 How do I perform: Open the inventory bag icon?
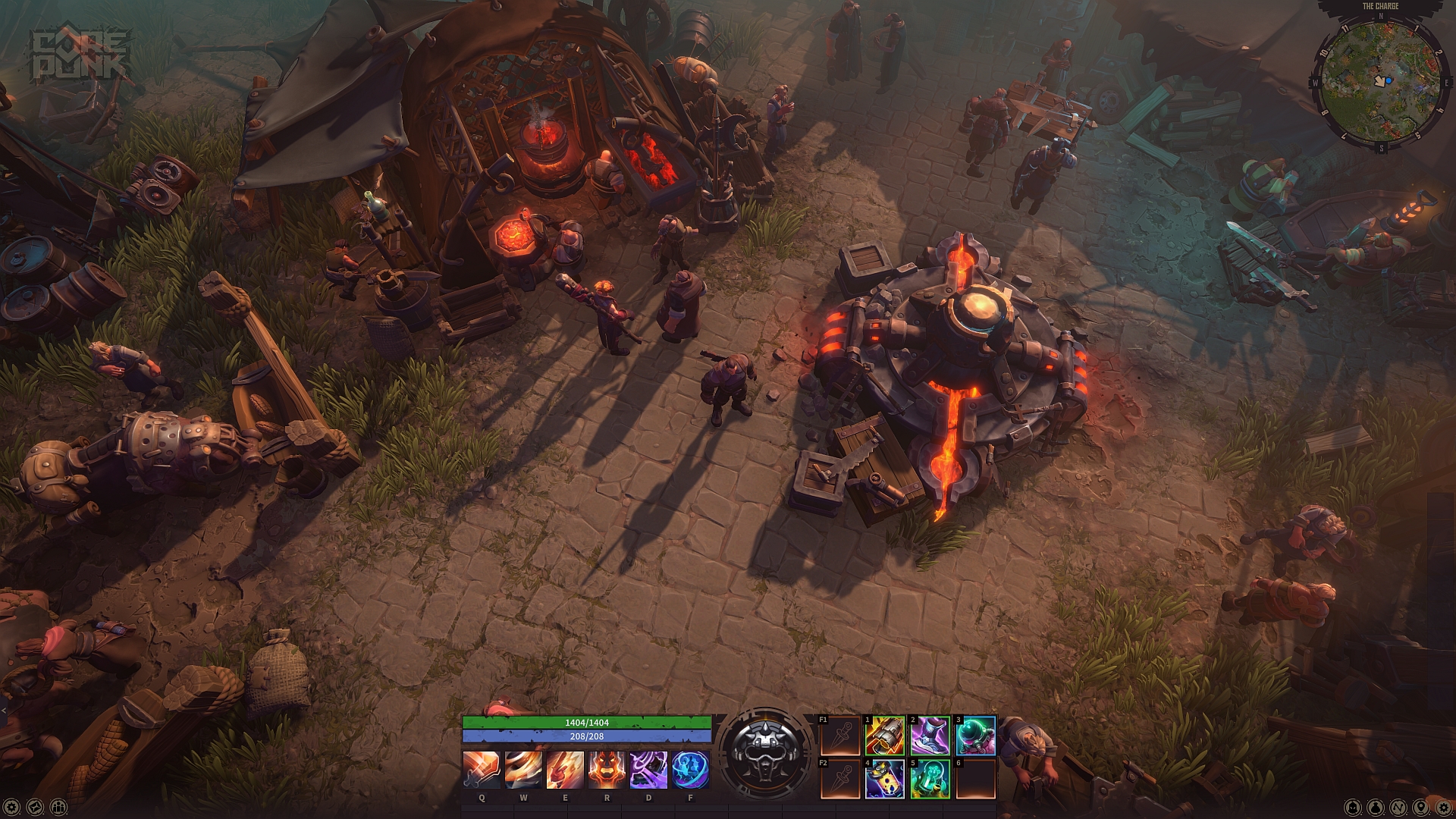[x=1376, y=807]
